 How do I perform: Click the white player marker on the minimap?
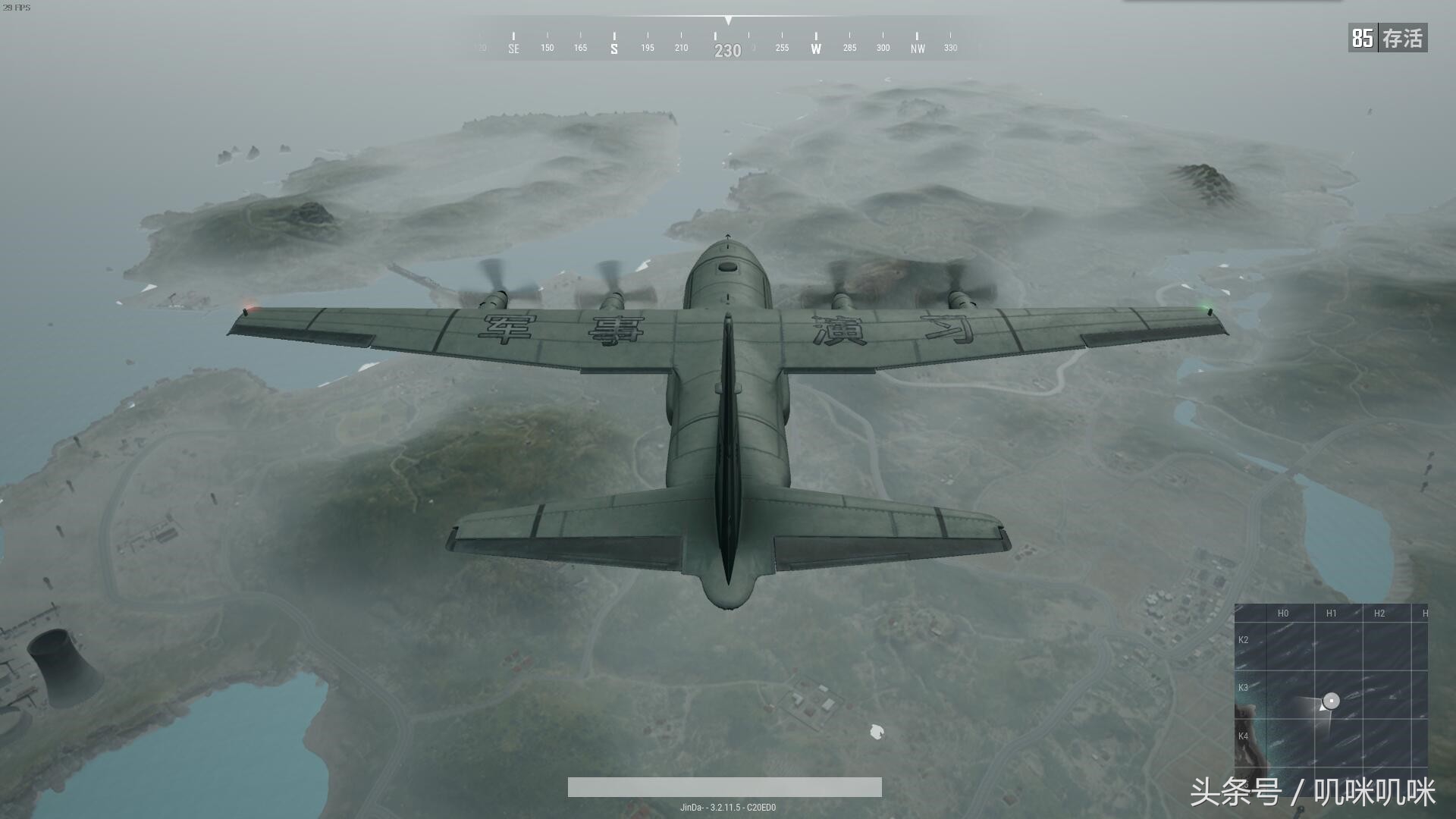click(x=1332, y=701)
